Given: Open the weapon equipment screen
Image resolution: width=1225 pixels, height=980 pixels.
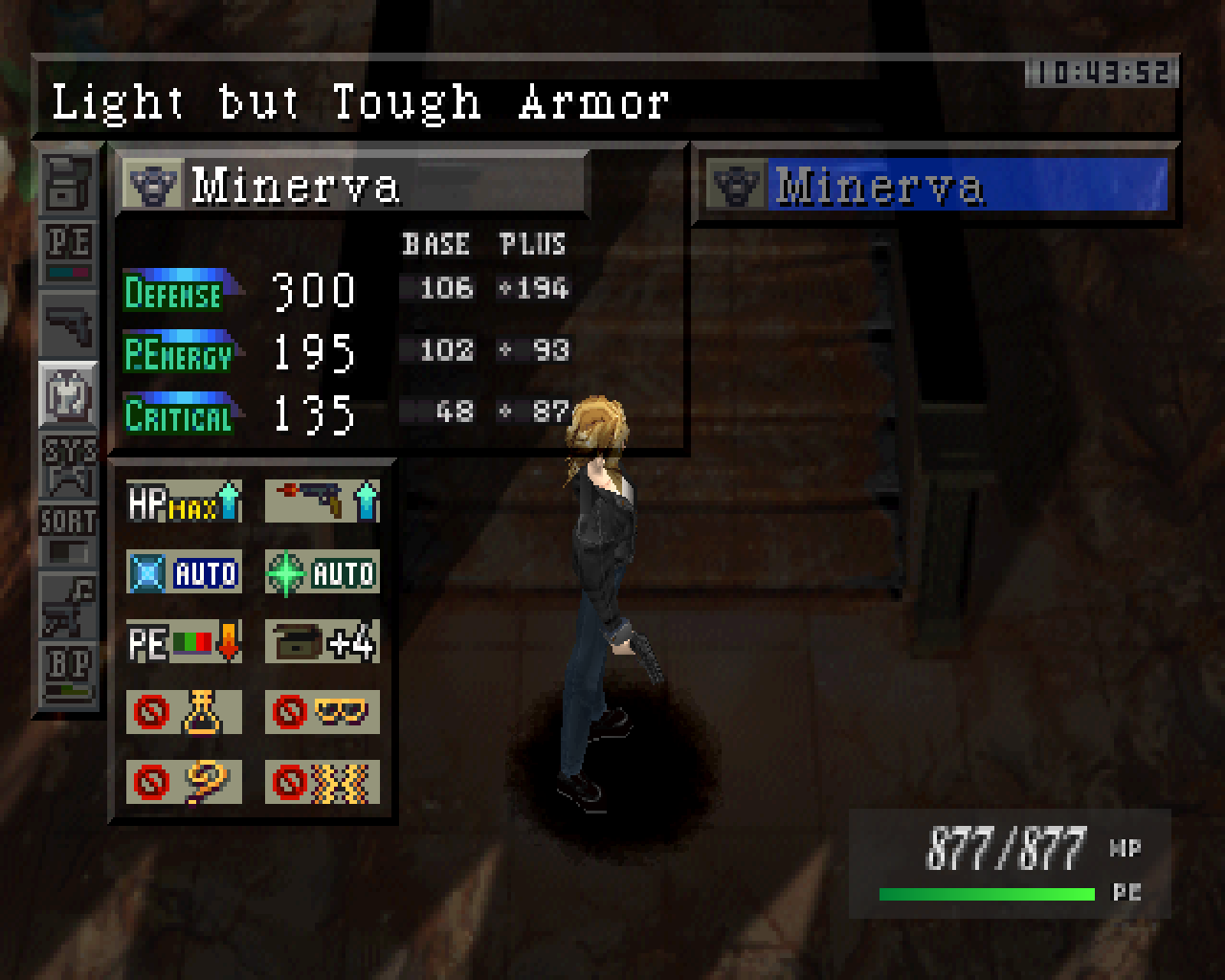Looking at the screenshot, I should 67,320.
